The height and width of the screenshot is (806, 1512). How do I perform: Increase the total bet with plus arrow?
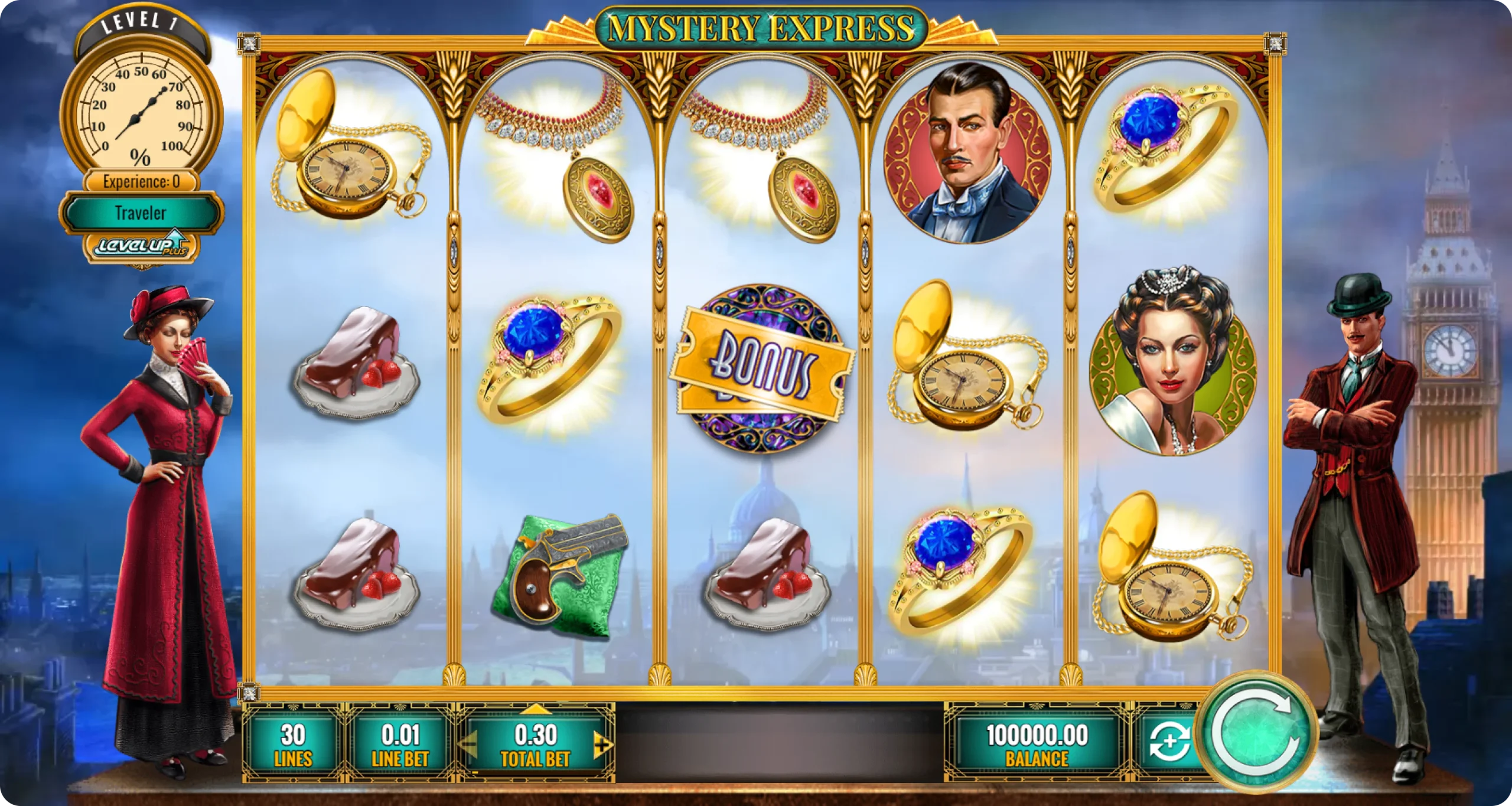point(602,745)
